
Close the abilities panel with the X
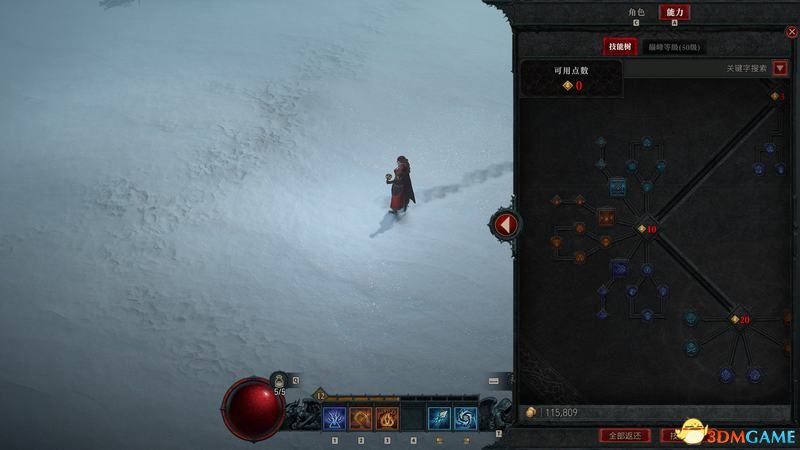(x=791, y=31)
